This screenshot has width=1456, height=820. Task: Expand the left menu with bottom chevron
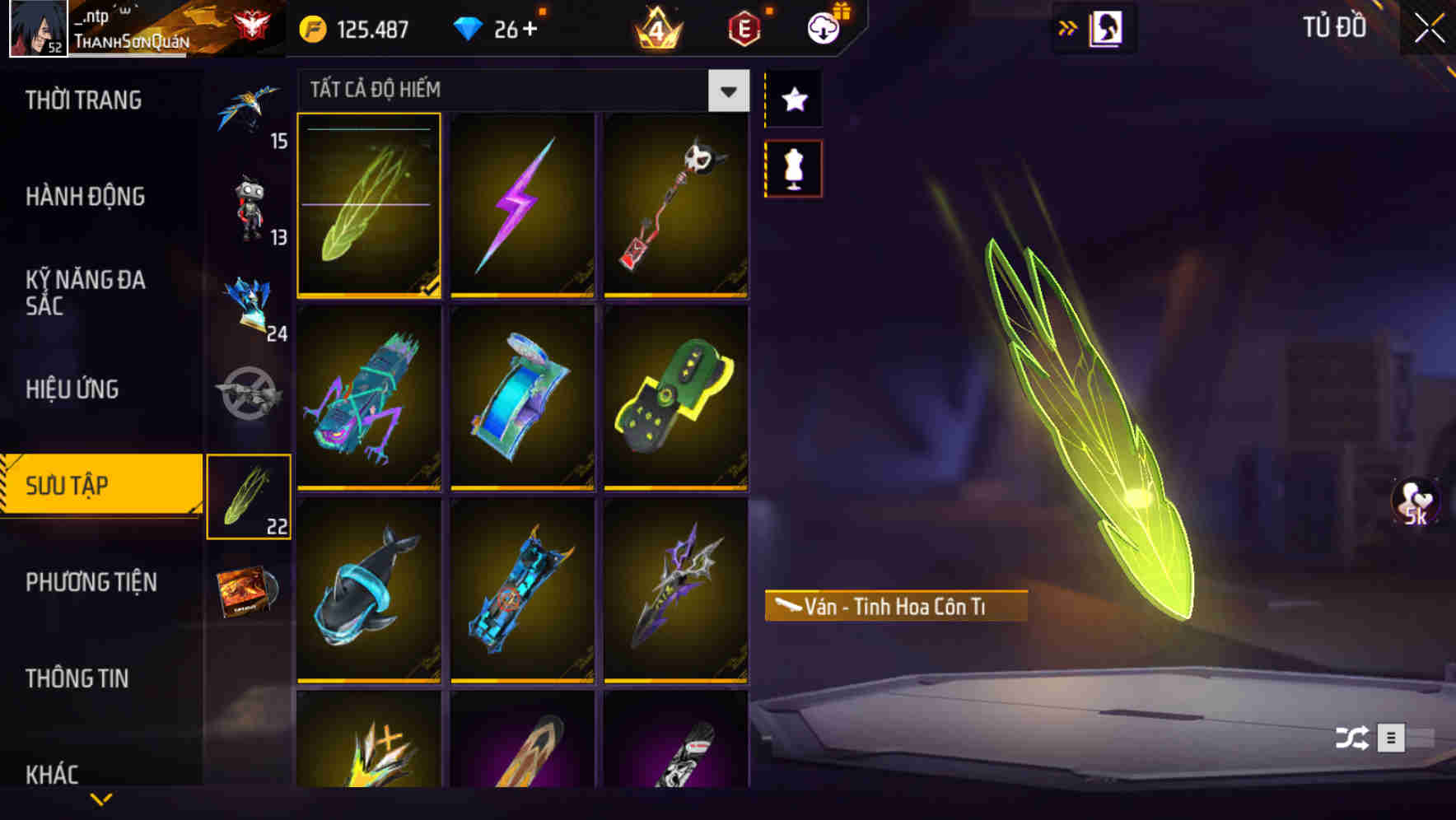click(101, 800)
